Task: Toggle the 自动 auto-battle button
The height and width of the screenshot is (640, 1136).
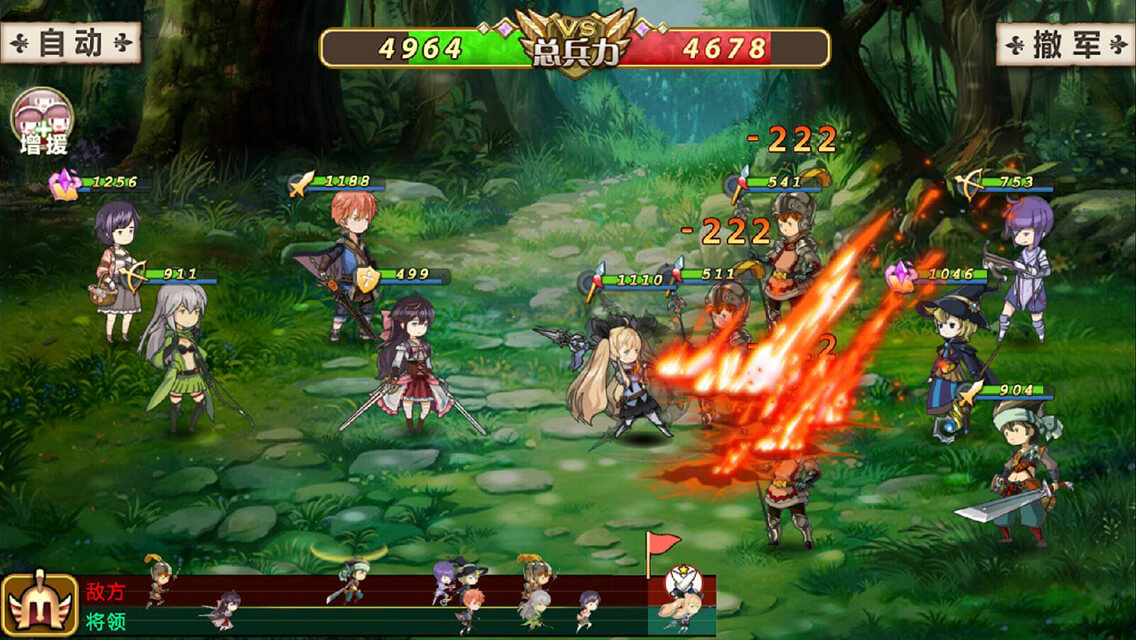Action: point(70,43)
